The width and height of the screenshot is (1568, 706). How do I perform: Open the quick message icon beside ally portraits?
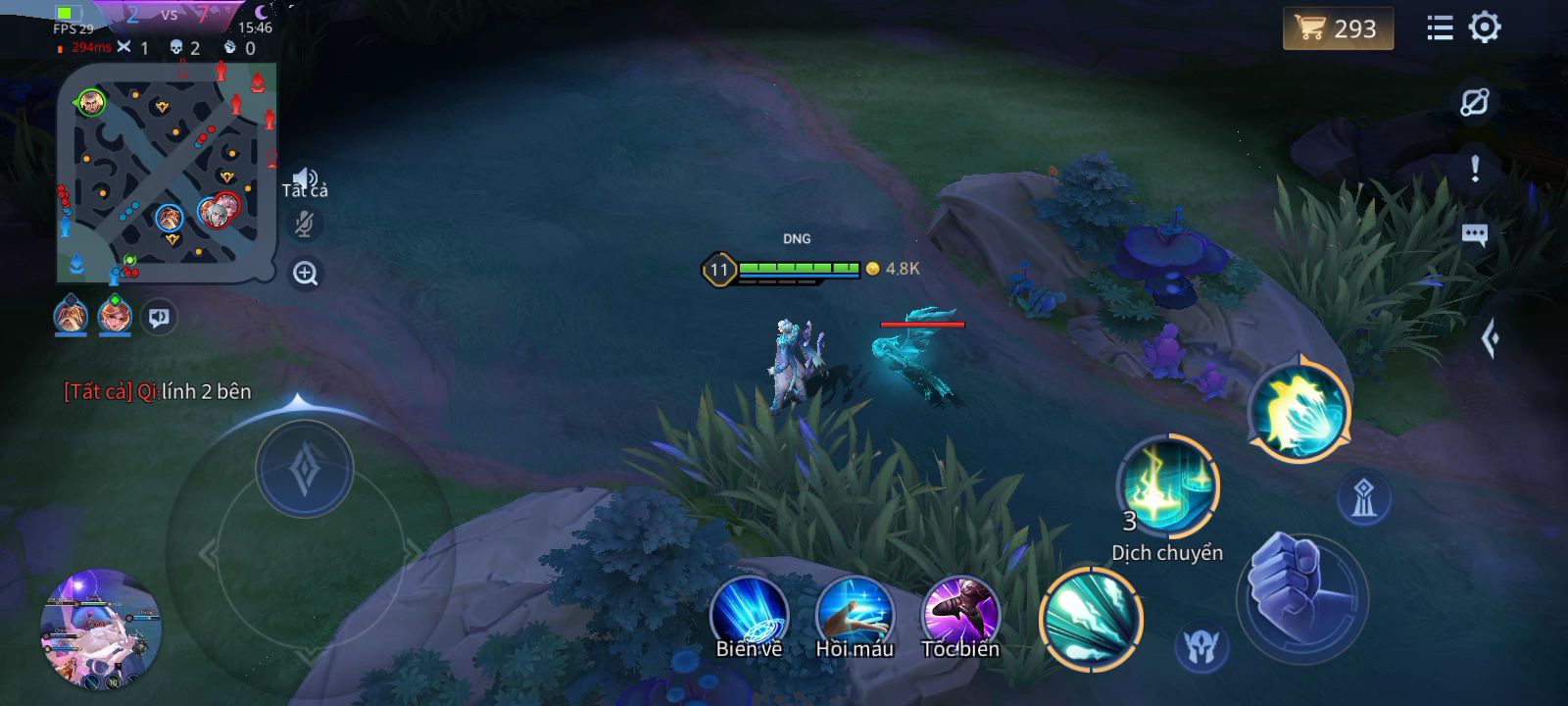point(159,318)
